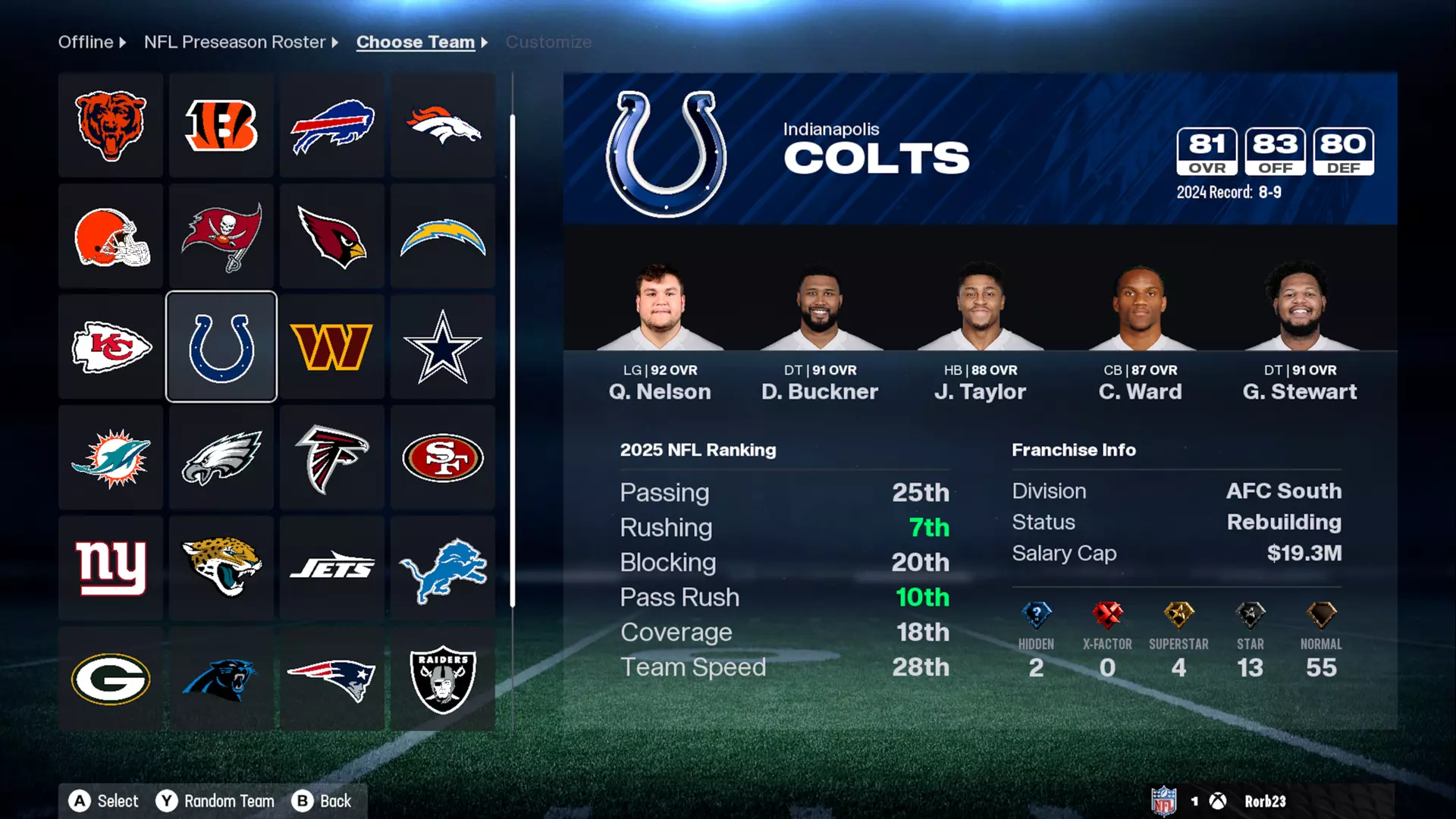Select the Kansas City Chiefs logo
This screenshot has width=1456, height=819.
tap(110, 346)
